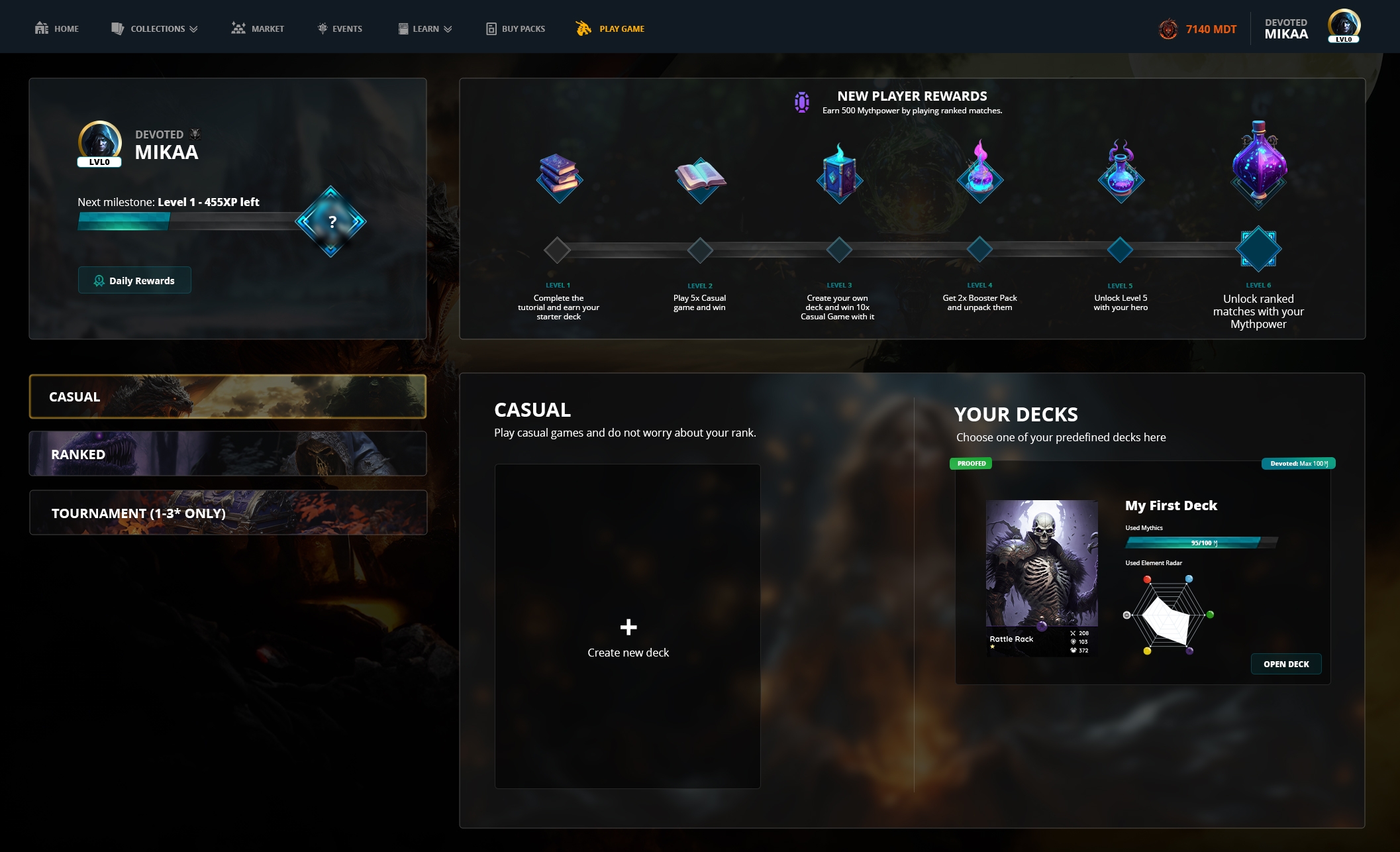This screenshot has width=1400, height=852.
Task: Choose the Tournament (1-3* Only) mode
Action: tap(228, 513)
